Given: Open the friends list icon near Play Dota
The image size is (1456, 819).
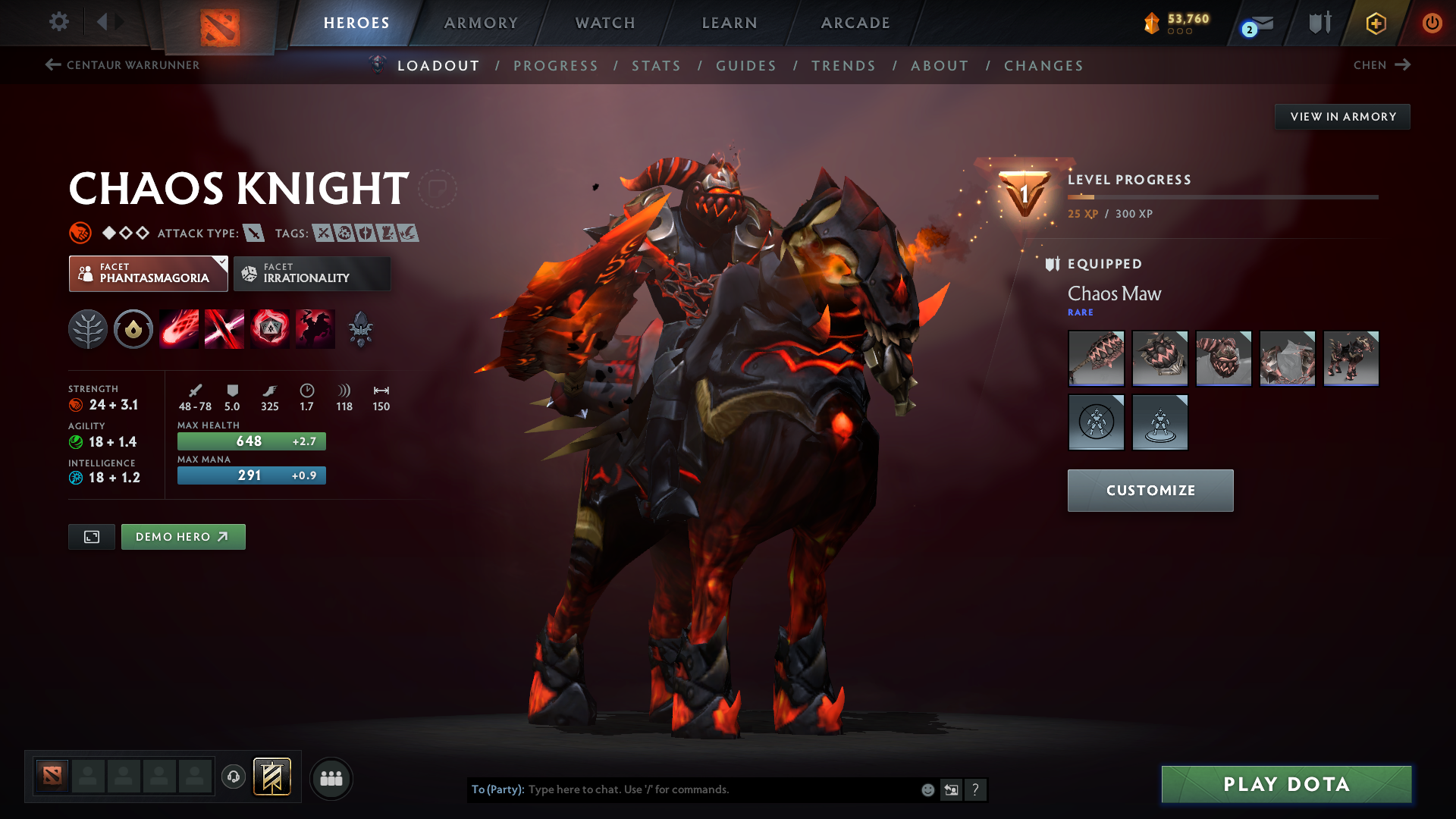Looking at the screenshot, I should [331, 778].
